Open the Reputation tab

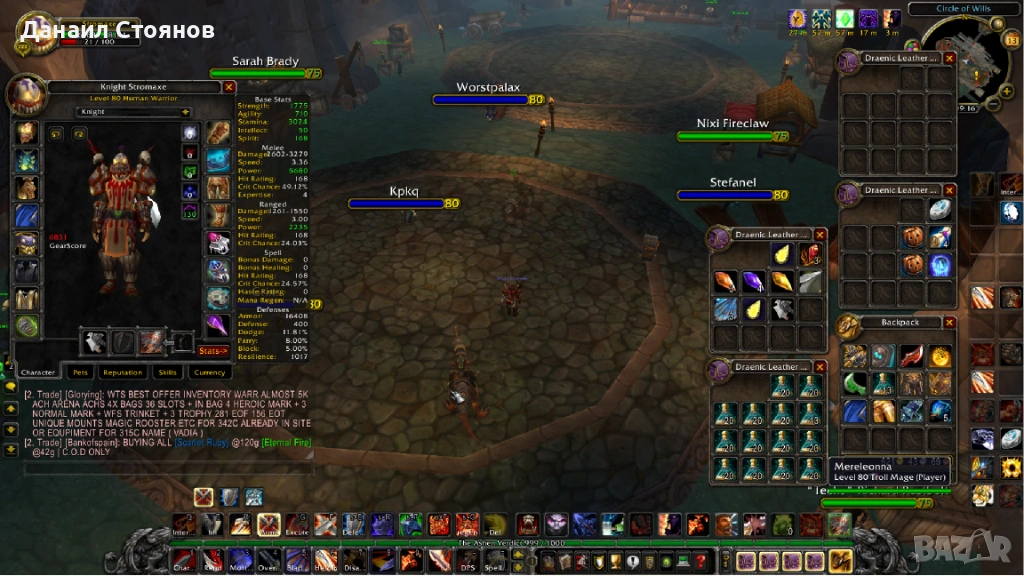point(122,372)
